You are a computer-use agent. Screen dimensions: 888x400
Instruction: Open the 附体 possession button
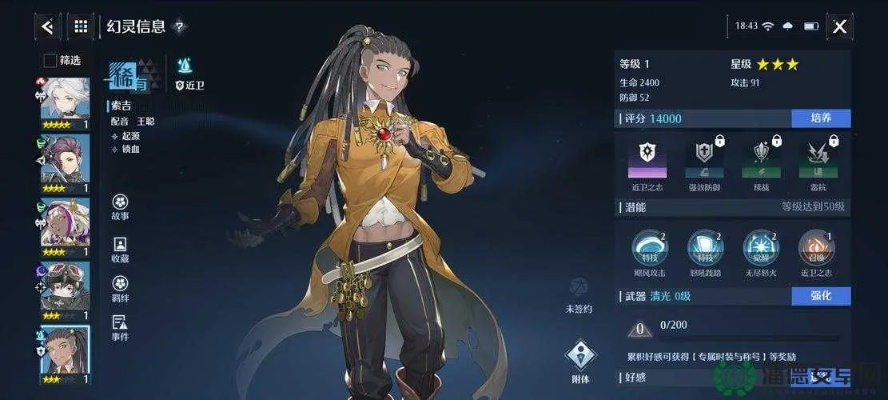pyautogui.click(x=579, y=358)
